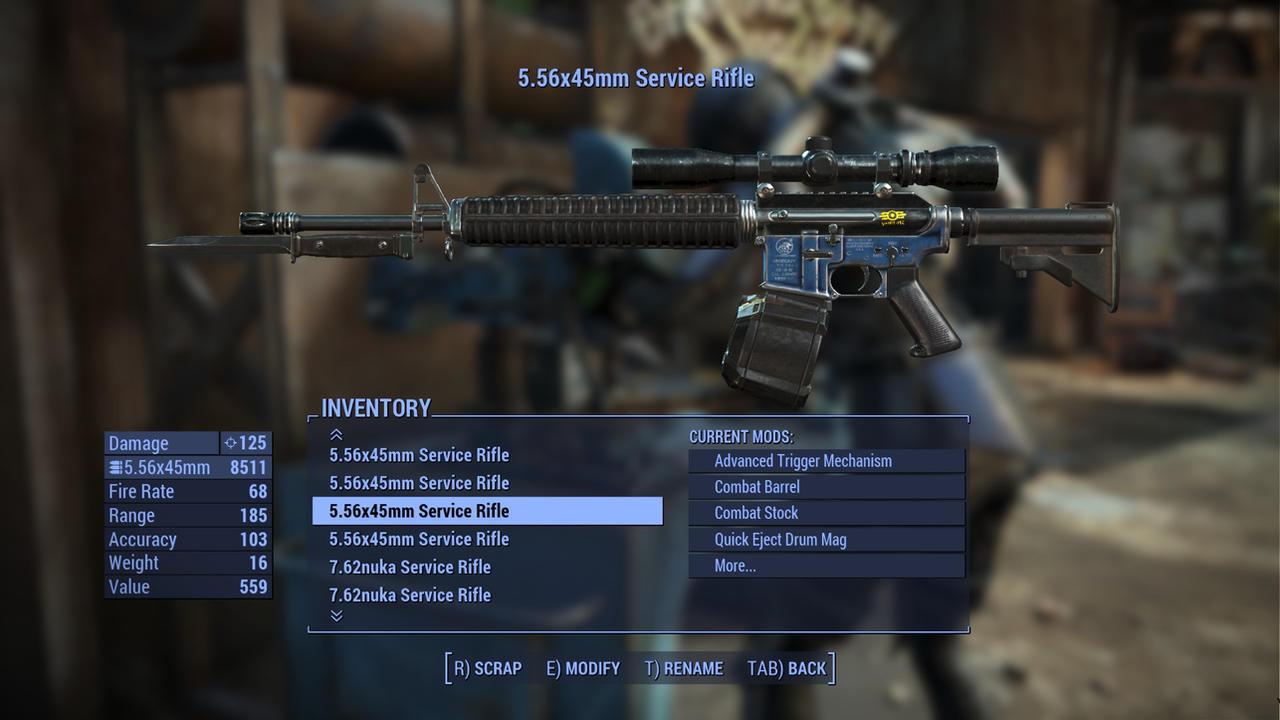Click the Advanced Trigger Mechanism mod
1280x720 pixels.
[x=826, y=461]
